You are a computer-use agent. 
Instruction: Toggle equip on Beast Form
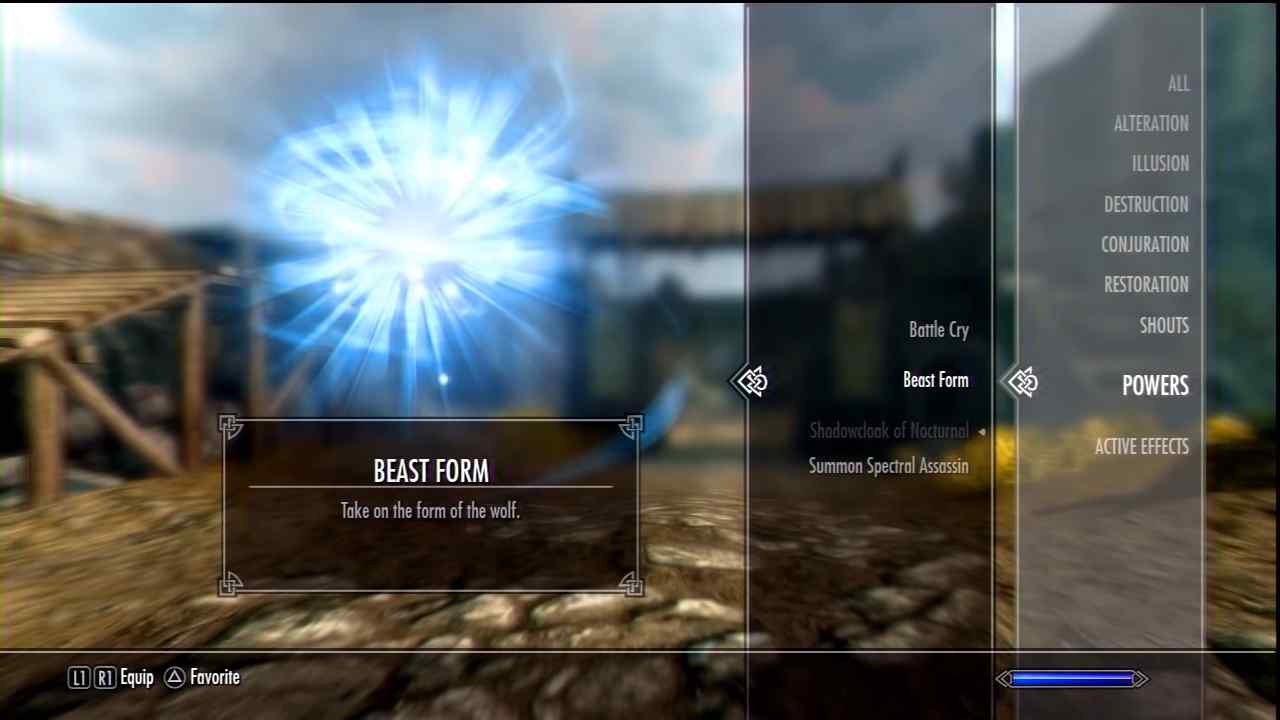click(935, 380)
